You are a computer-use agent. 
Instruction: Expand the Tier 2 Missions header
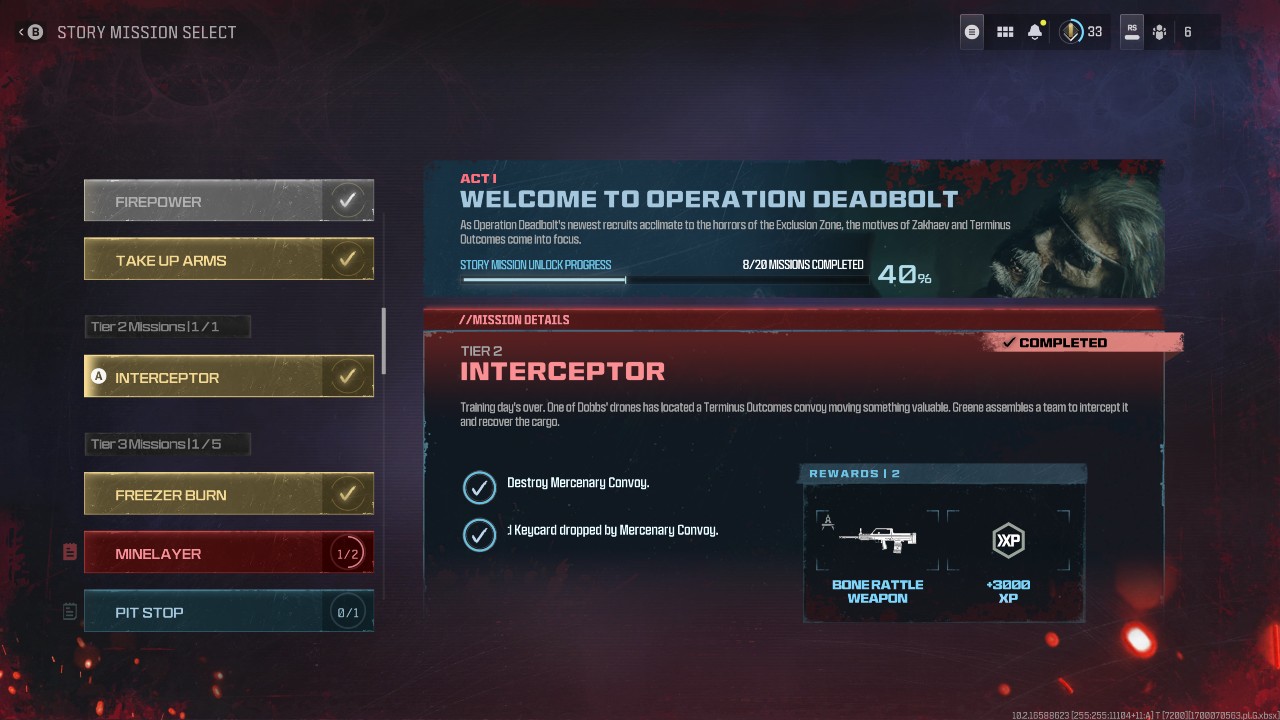pyautogui.click(x=167, y=325)
